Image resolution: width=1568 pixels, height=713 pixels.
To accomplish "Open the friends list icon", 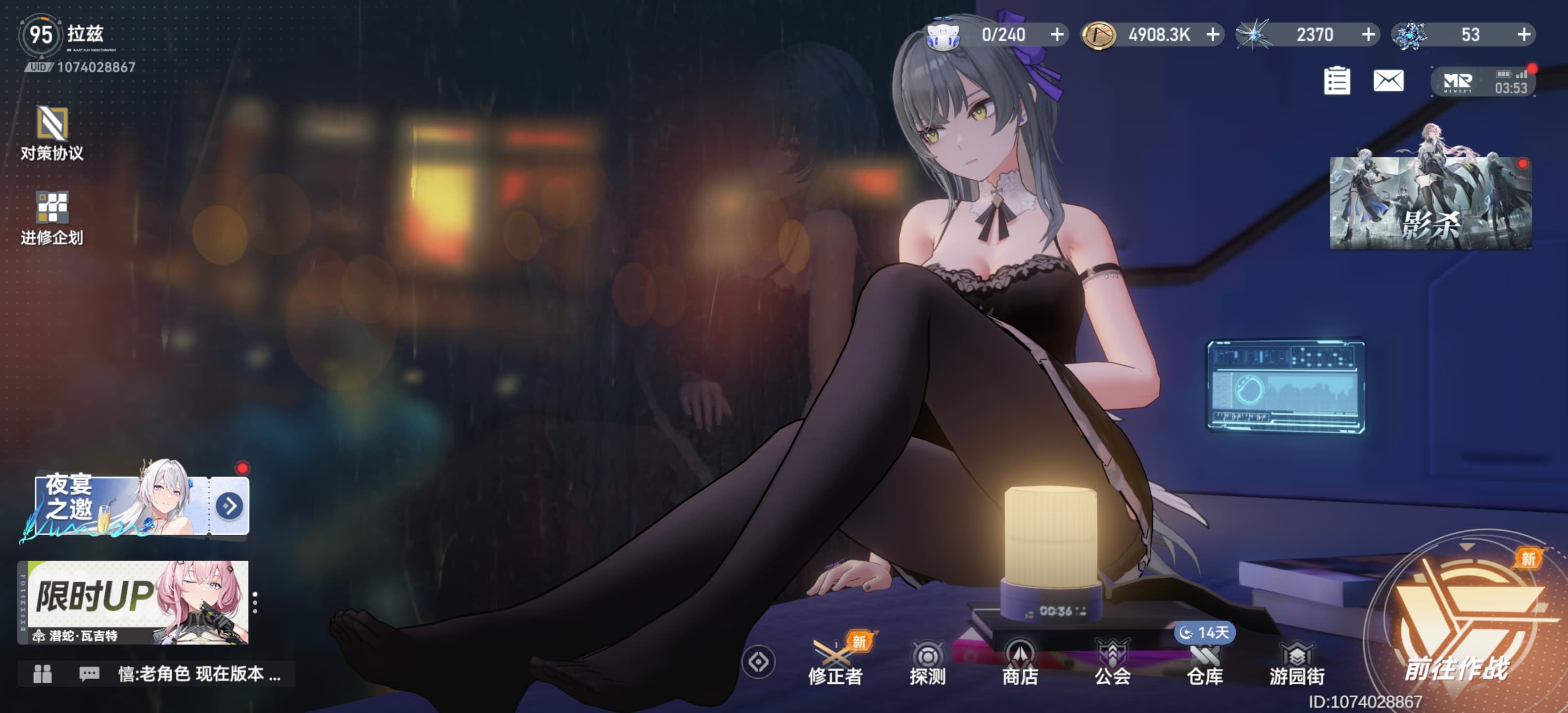I will click(x=42, y=673).
